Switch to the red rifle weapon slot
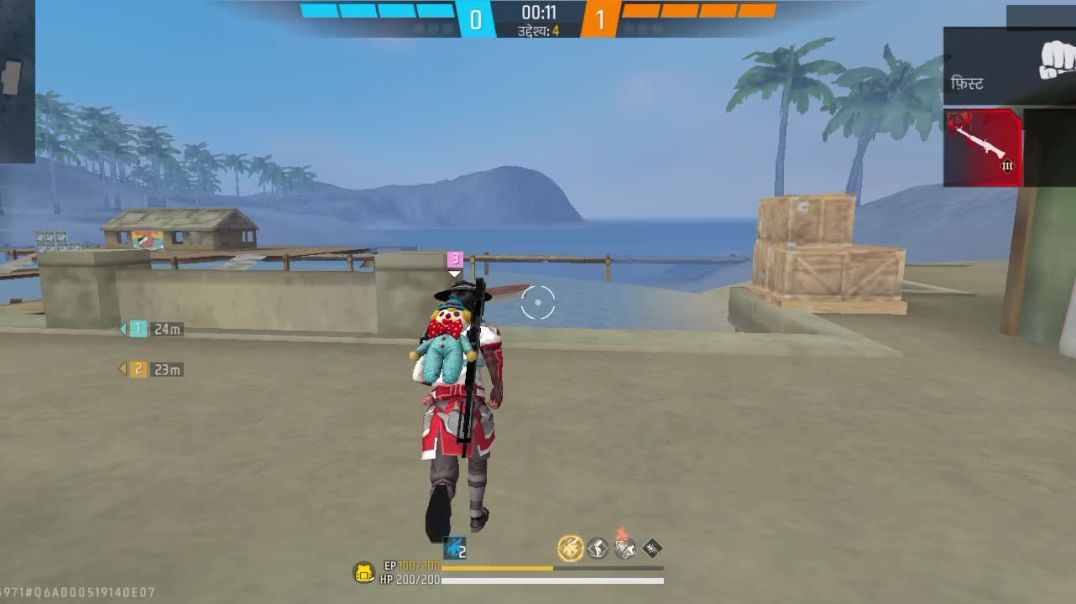The height and width of the screenshot is (604, 1076). 983,148
